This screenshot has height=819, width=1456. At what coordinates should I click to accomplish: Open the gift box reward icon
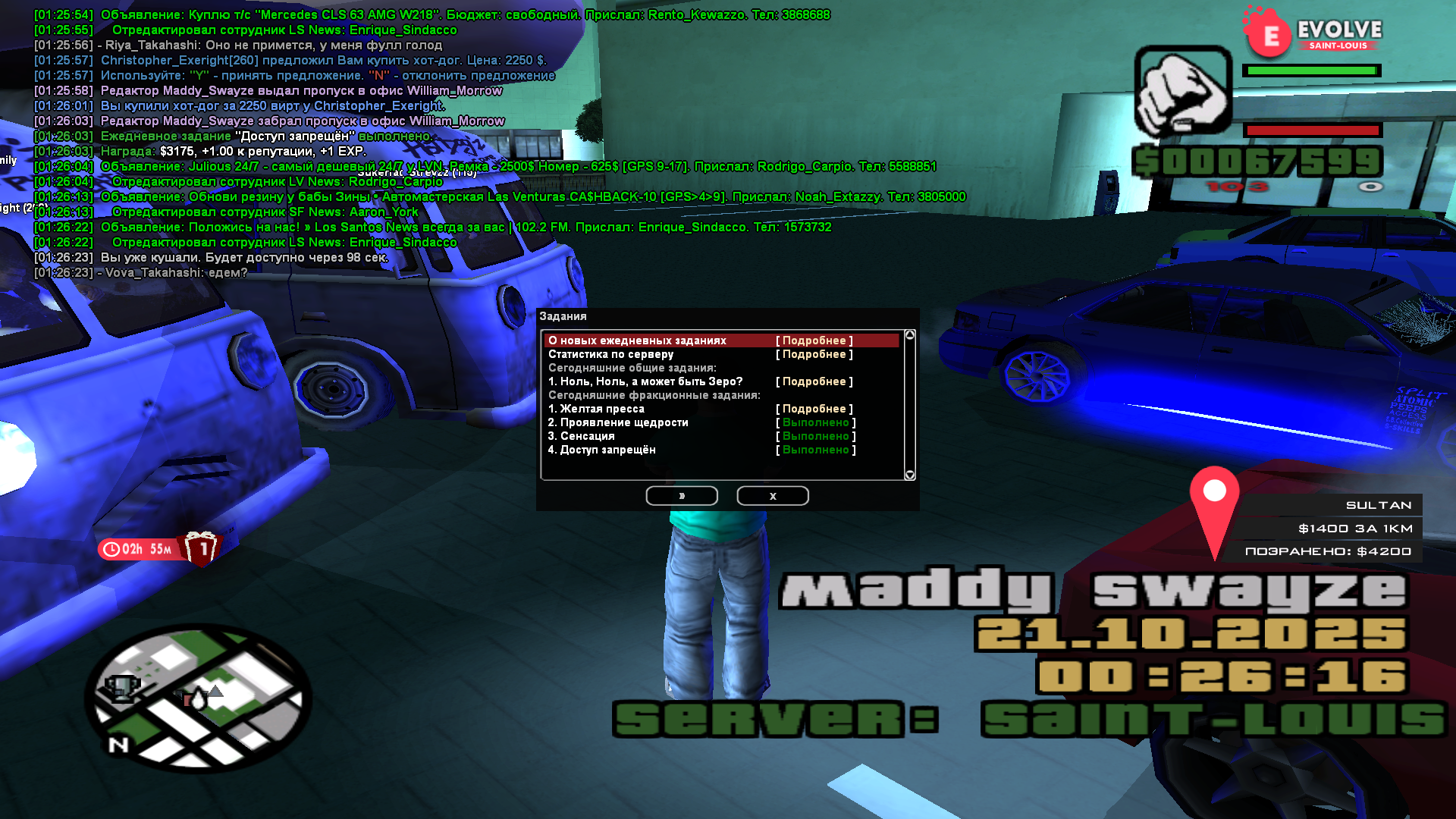202,548
